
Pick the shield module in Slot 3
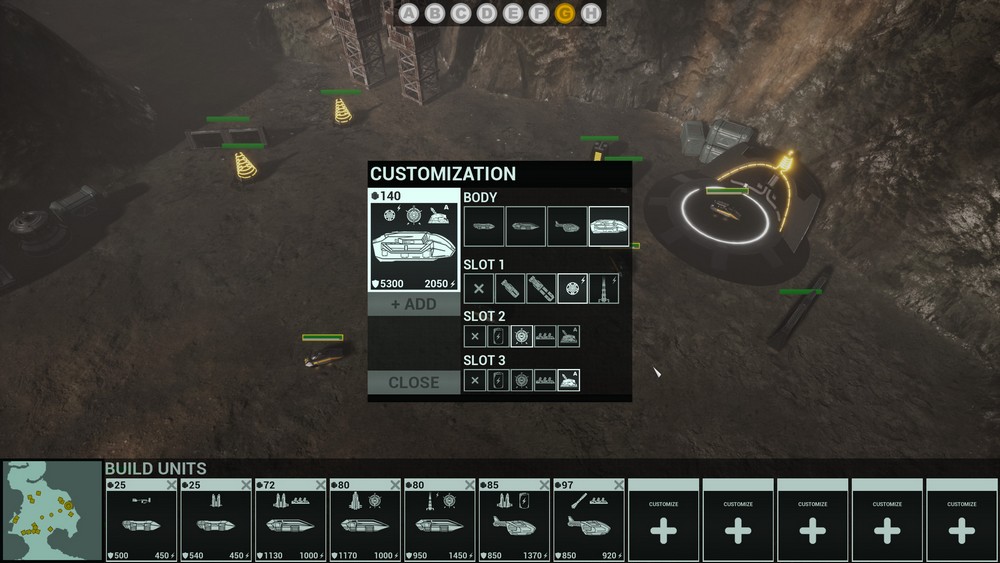521,380
